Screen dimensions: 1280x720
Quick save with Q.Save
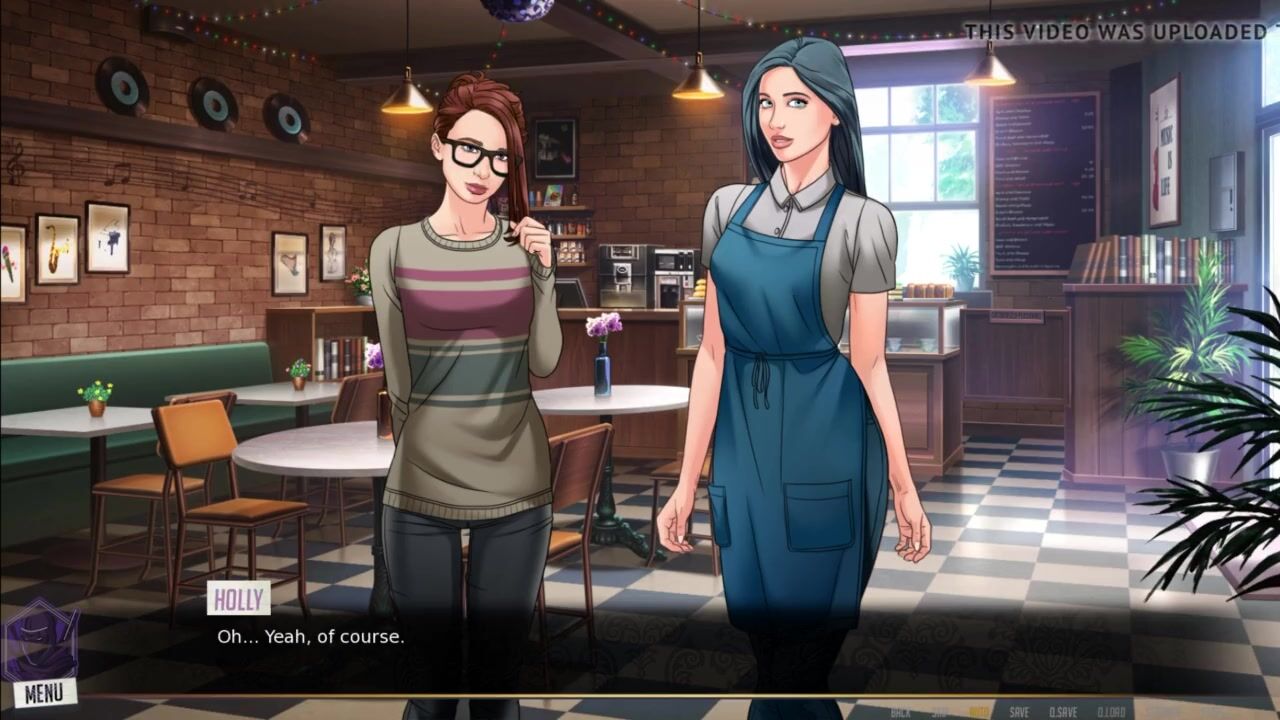click(x=1063, y=712)
